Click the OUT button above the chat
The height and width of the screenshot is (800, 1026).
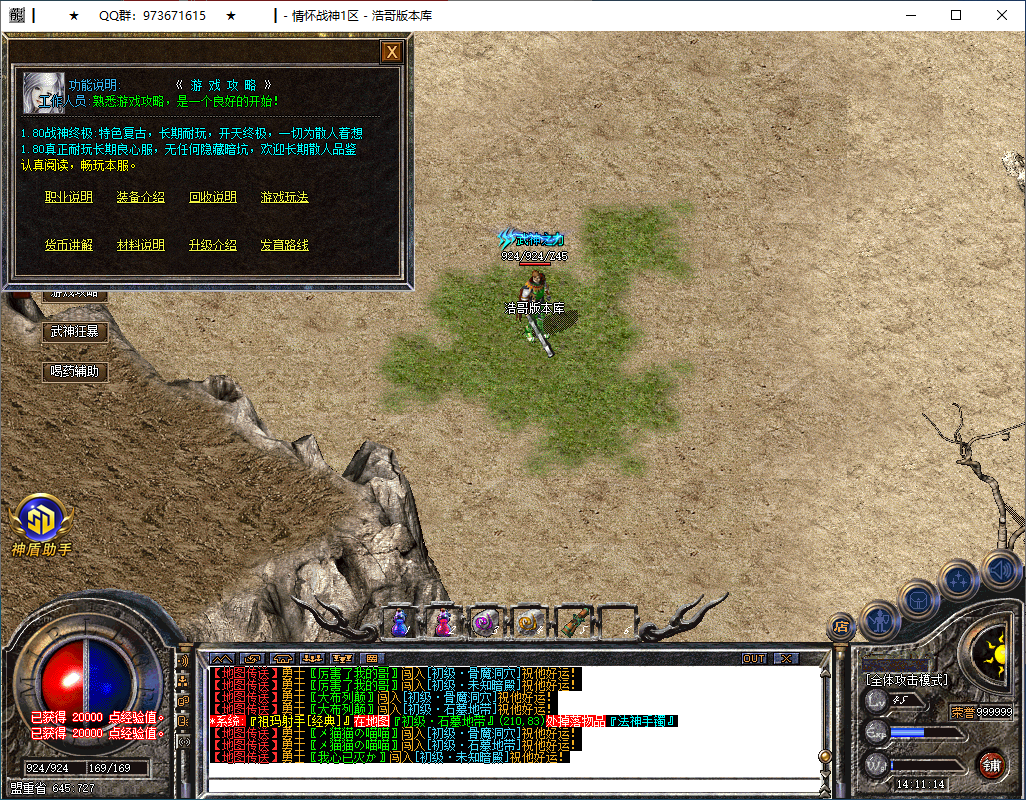[x=754, y=659]
